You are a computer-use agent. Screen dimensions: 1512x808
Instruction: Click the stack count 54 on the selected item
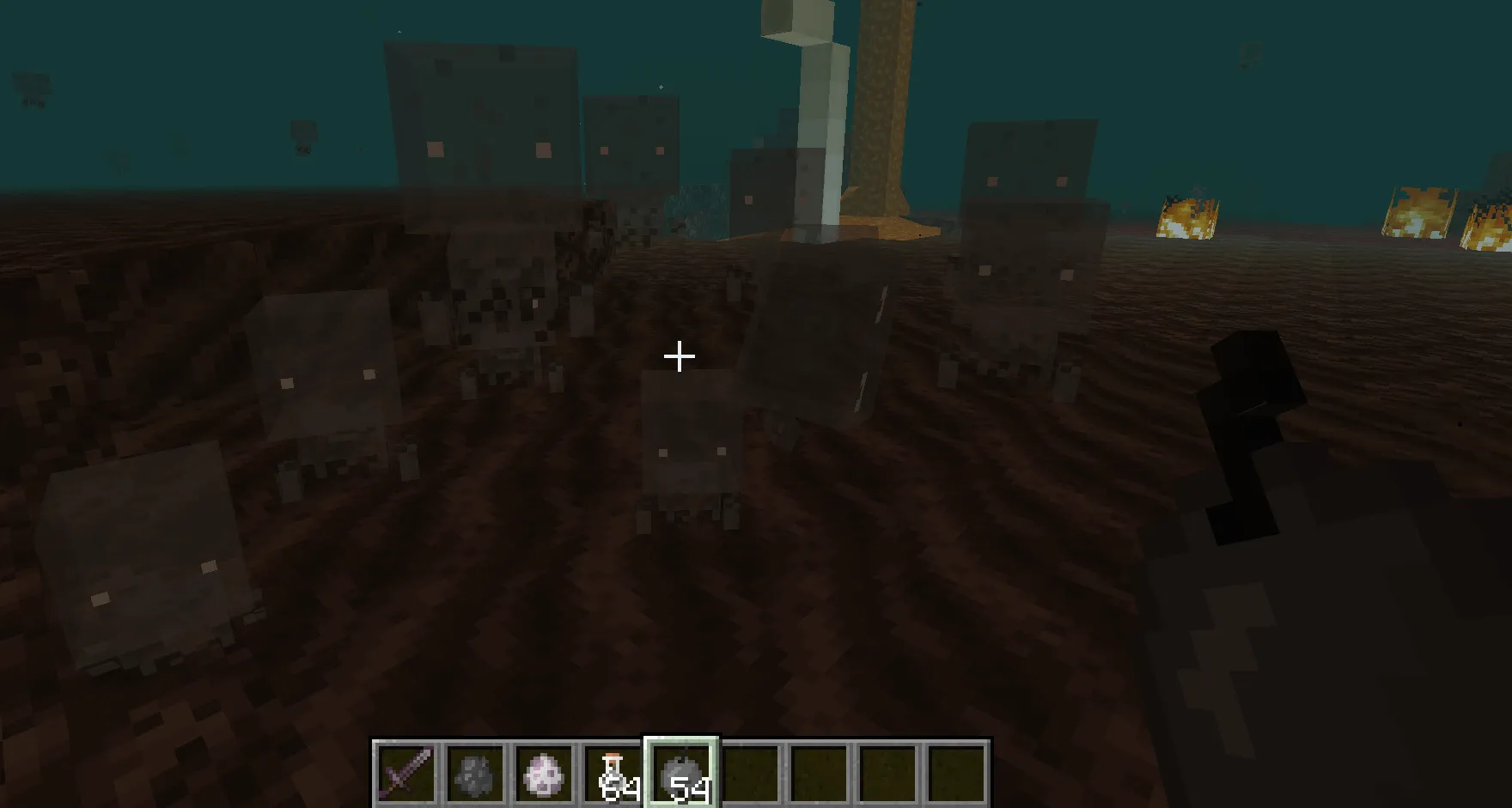[687, 785]
